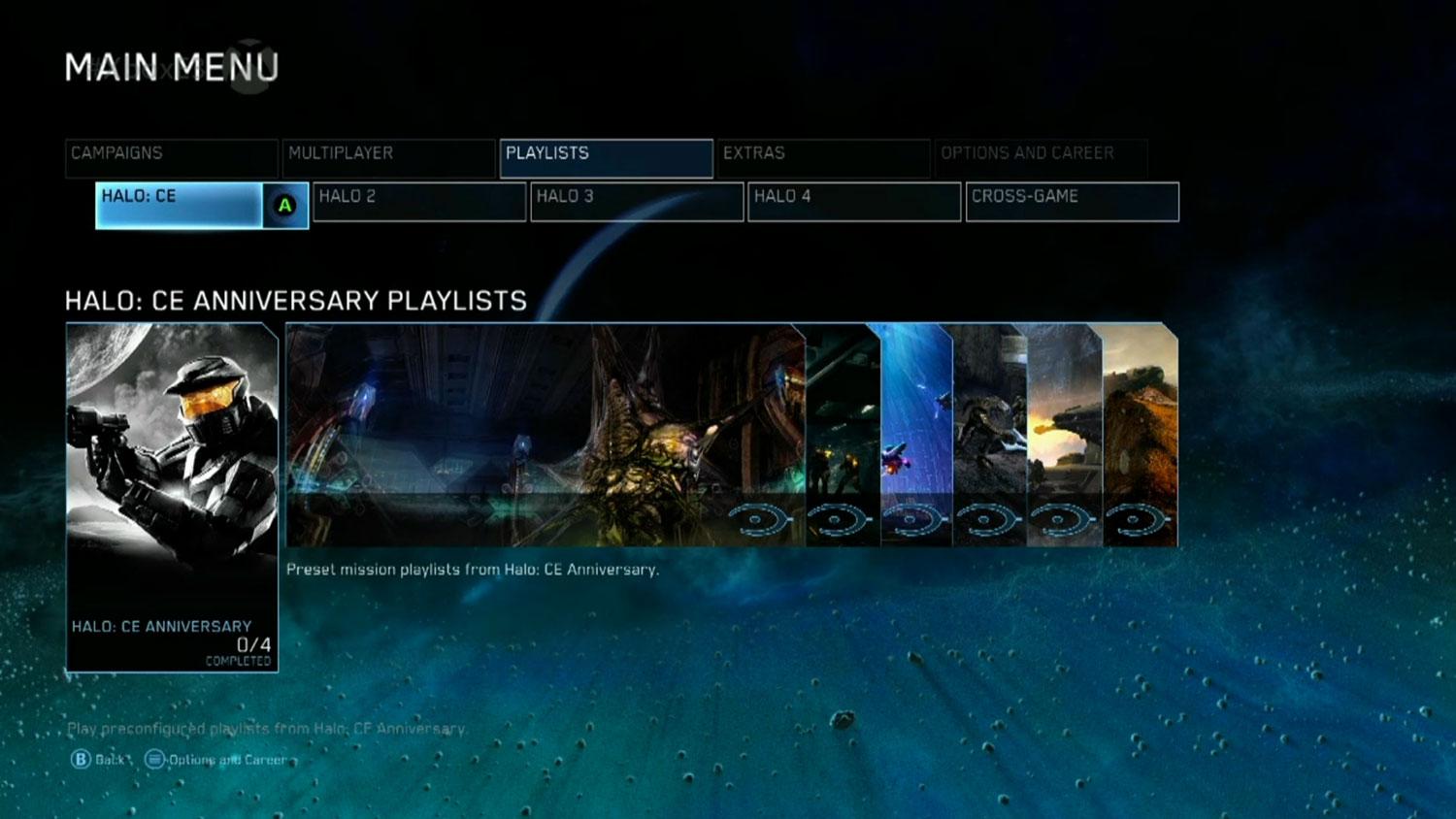This screenshot has height=819, width=1456.
Task: Go to the Extras tab
Action: click(823, 158)
